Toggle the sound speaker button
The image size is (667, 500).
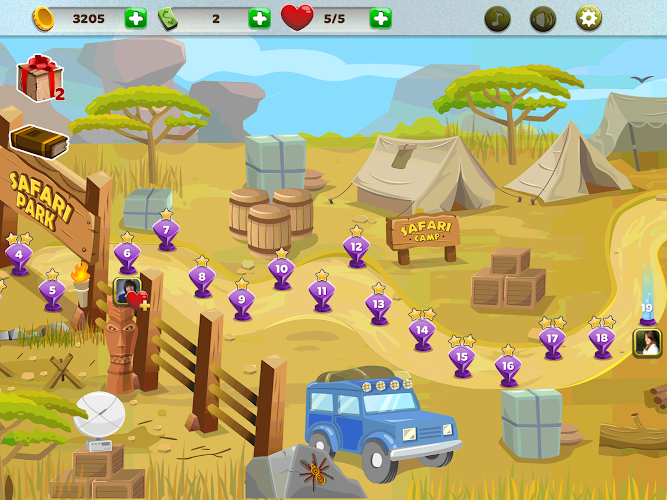coord(543,18)
